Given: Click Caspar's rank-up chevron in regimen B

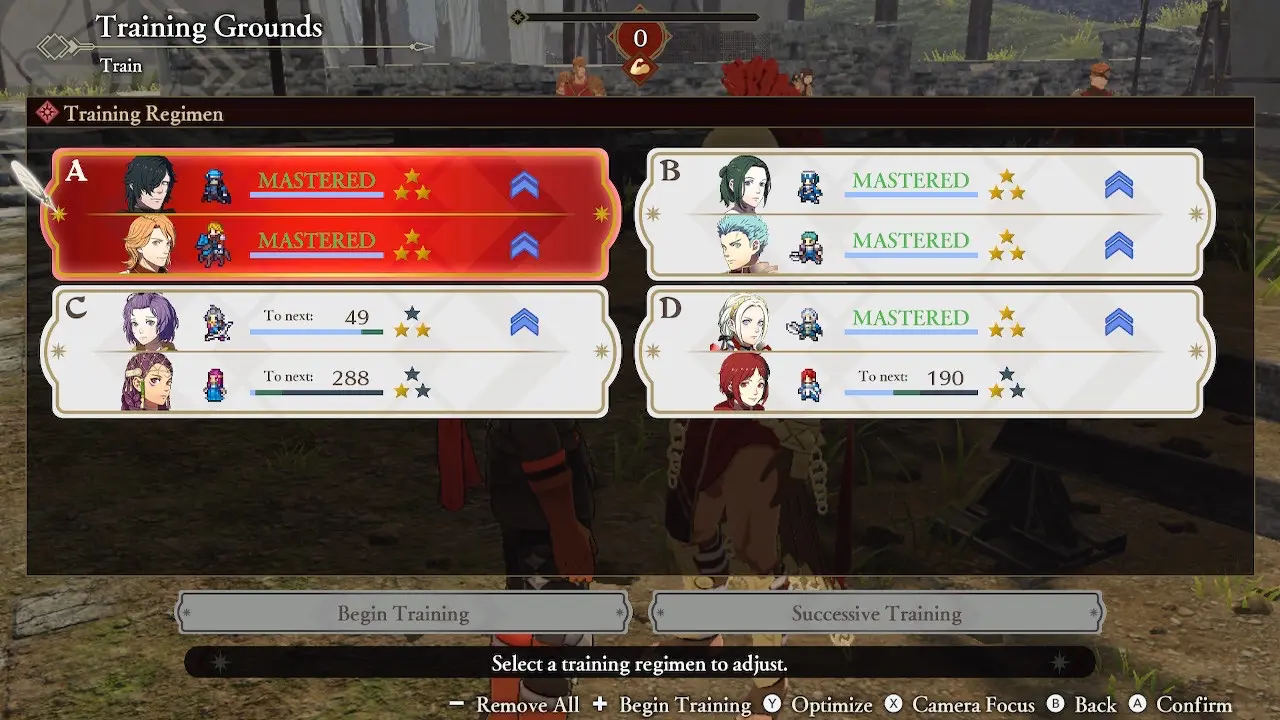Looking at the screenshot, I should point(1117,247).
